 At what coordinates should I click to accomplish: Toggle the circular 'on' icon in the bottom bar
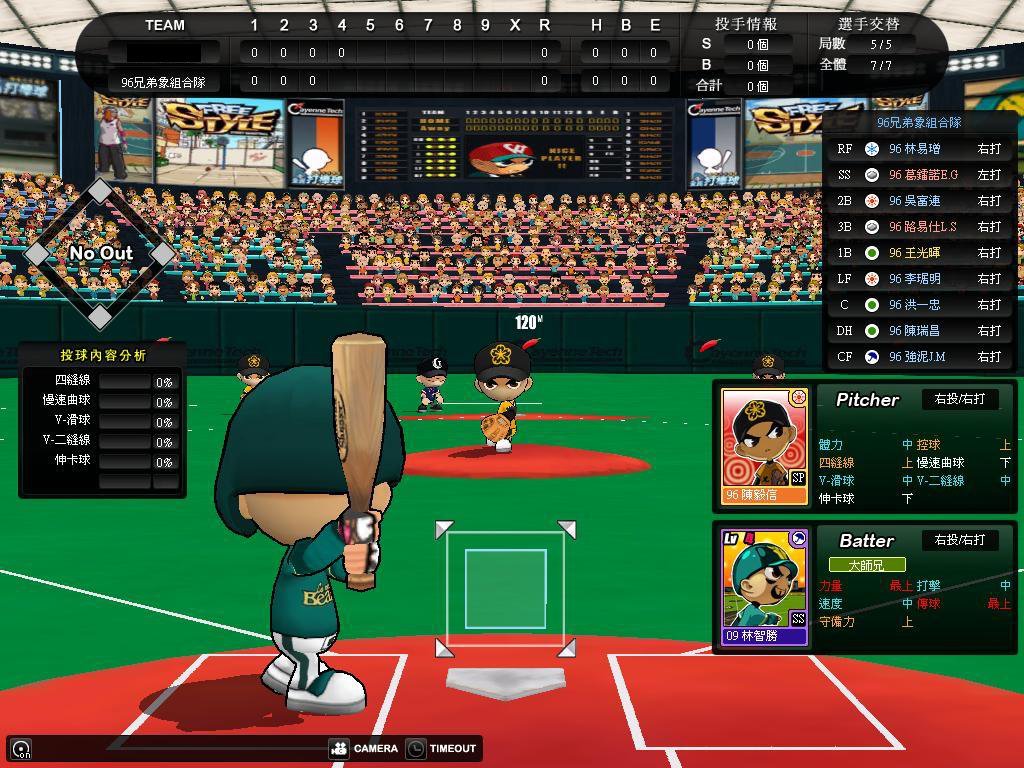(x=21, y=748)
